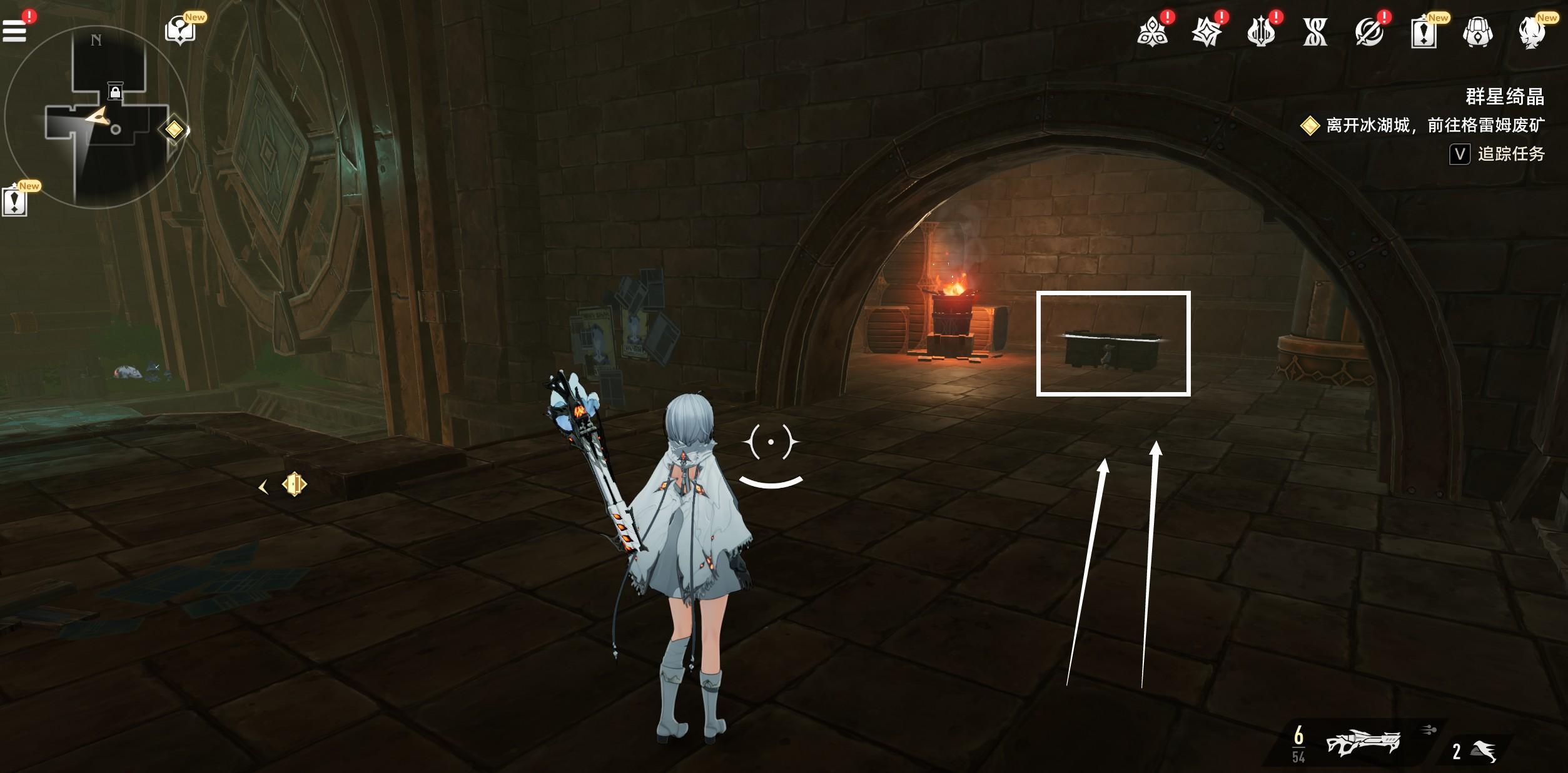Toggle the lock on the minimap
This screenshot has height=773, width=1568.
coord(114,89)
